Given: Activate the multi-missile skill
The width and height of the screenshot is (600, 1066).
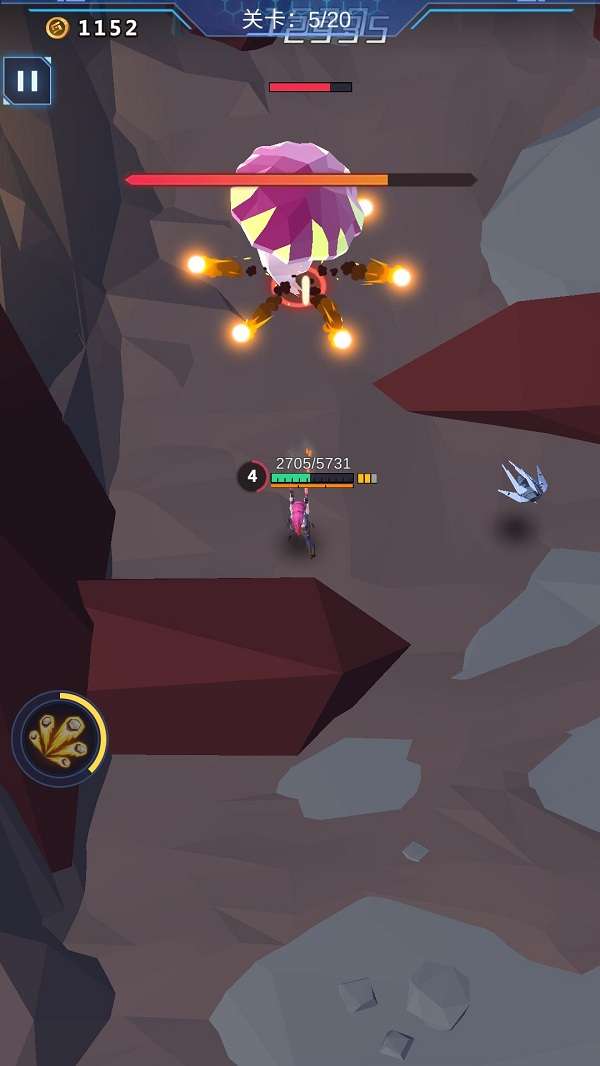Looking at the screenshot, I should coord(59,740).
